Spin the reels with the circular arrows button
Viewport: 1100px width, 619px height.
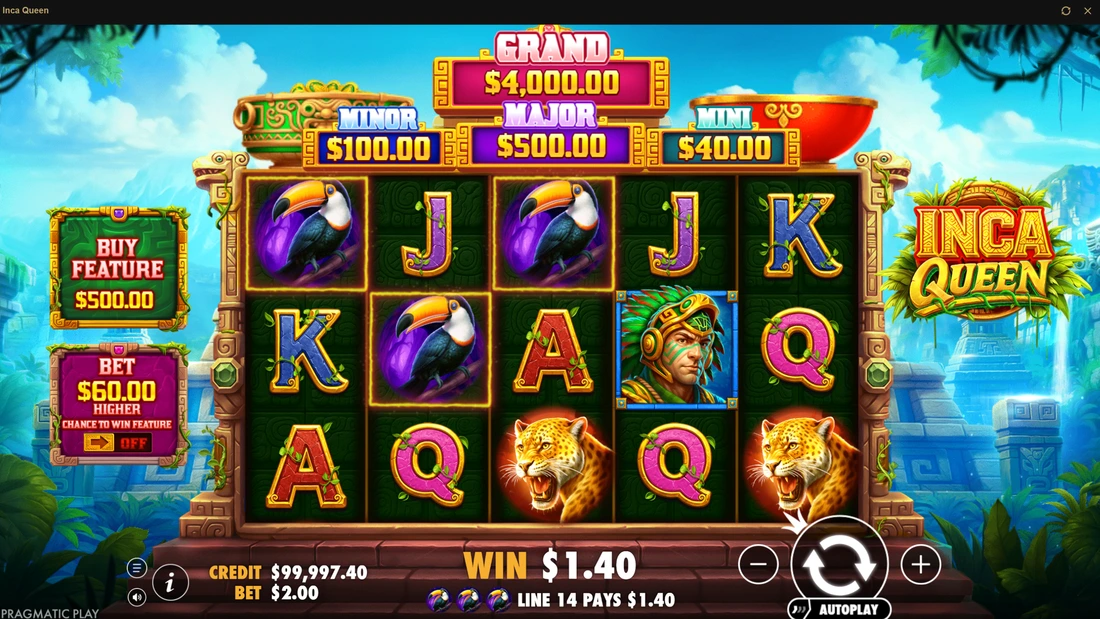pos(840,564)
